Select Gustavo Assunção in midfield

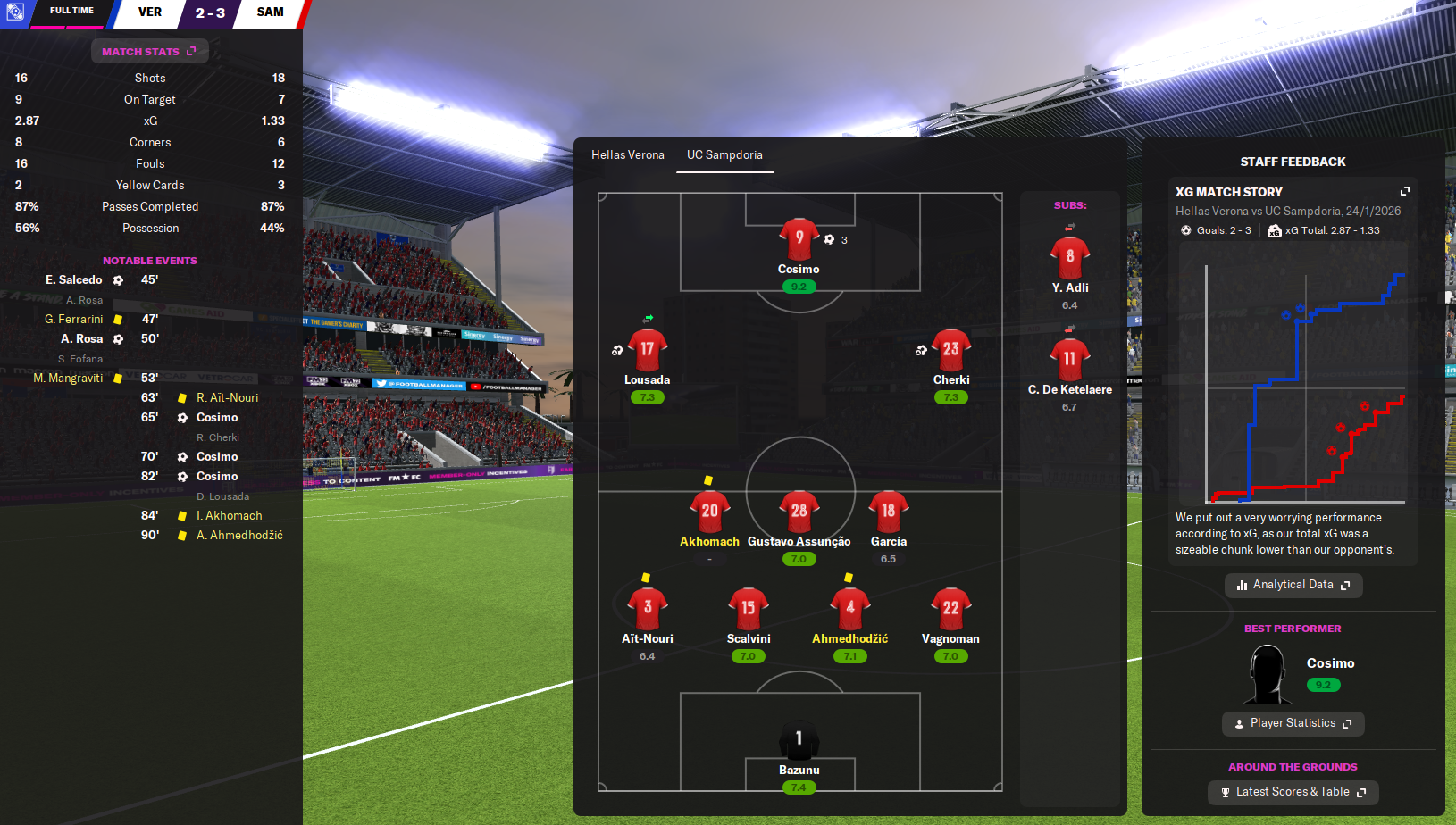coord(799,512)
